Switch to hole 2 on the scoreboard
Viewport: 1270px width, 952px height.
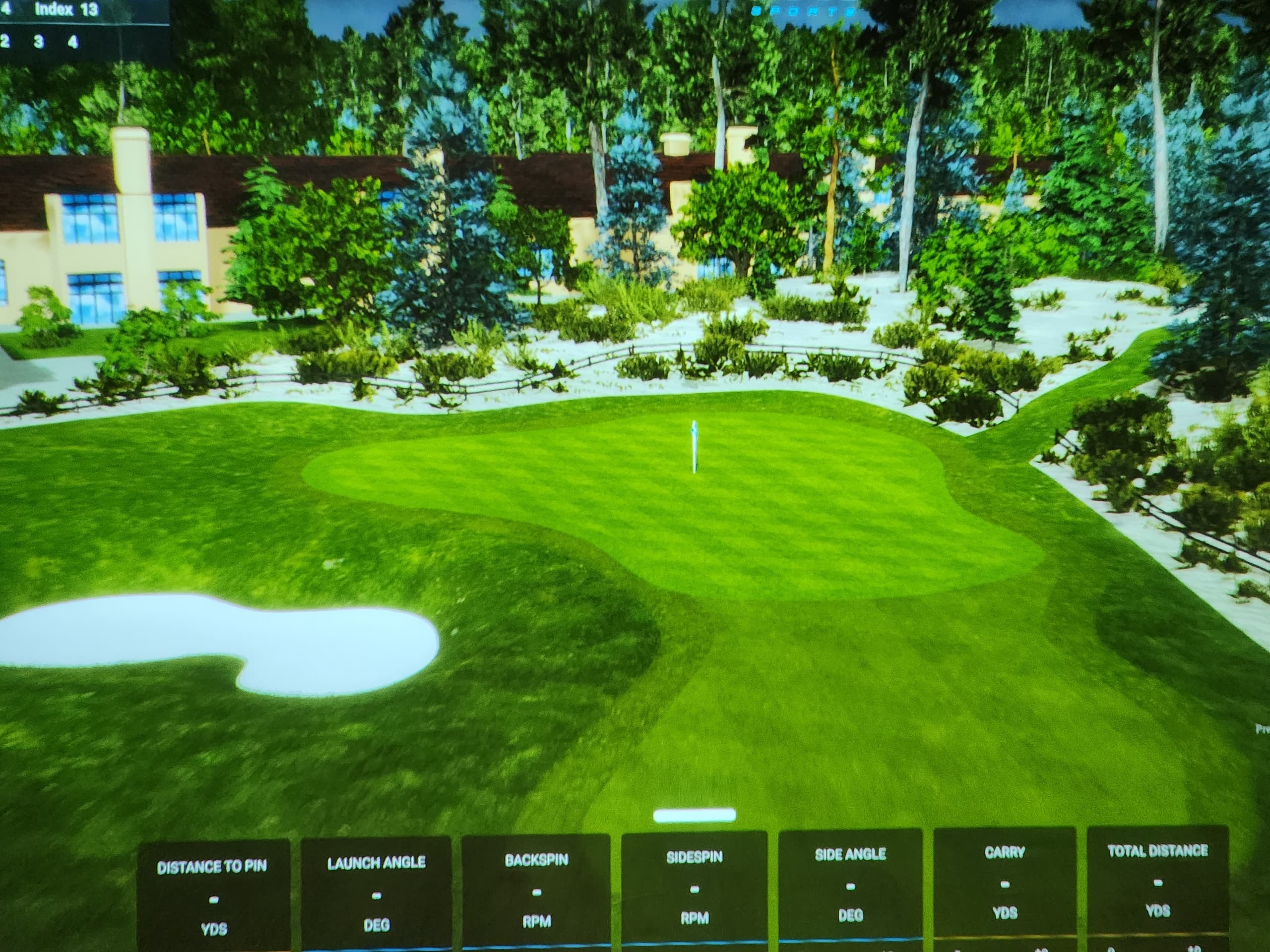pyautogui.click(x=4, y=41)
